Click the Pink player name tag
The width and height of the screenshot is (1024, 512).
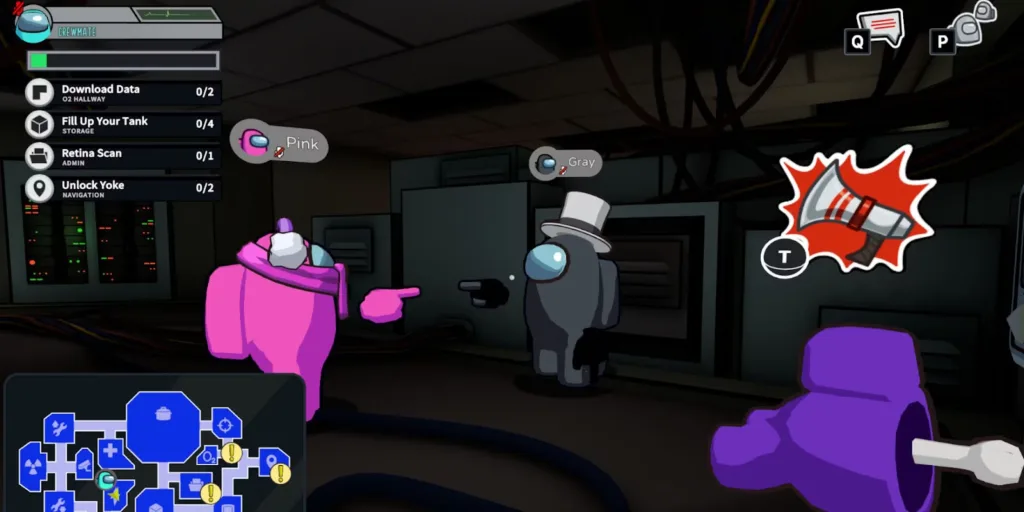tap(279, 143)
